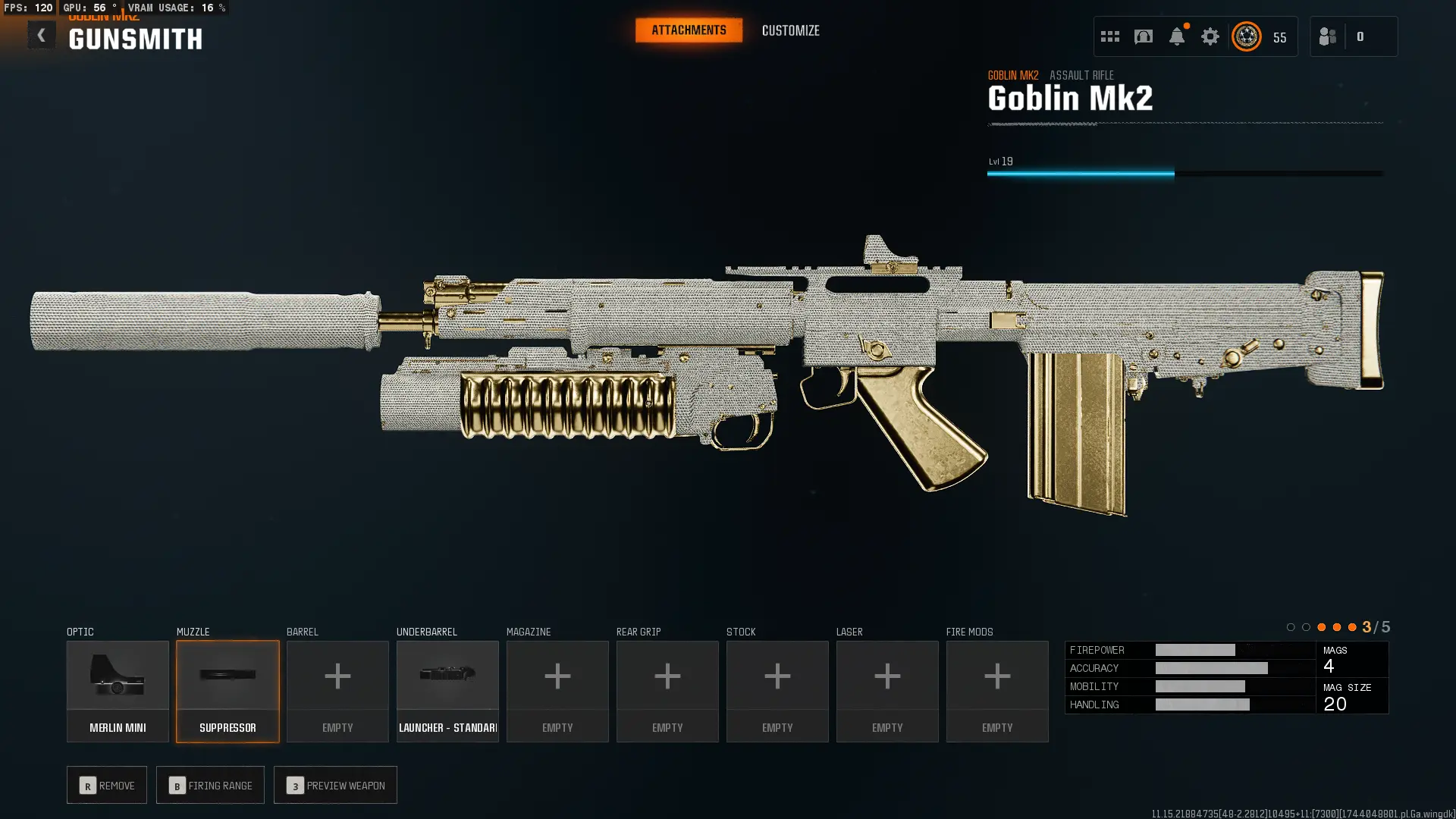The height and width of the screenshot is (819, 1456).
Task: Enter the Firing Range
Action: (x=210, y=785)
